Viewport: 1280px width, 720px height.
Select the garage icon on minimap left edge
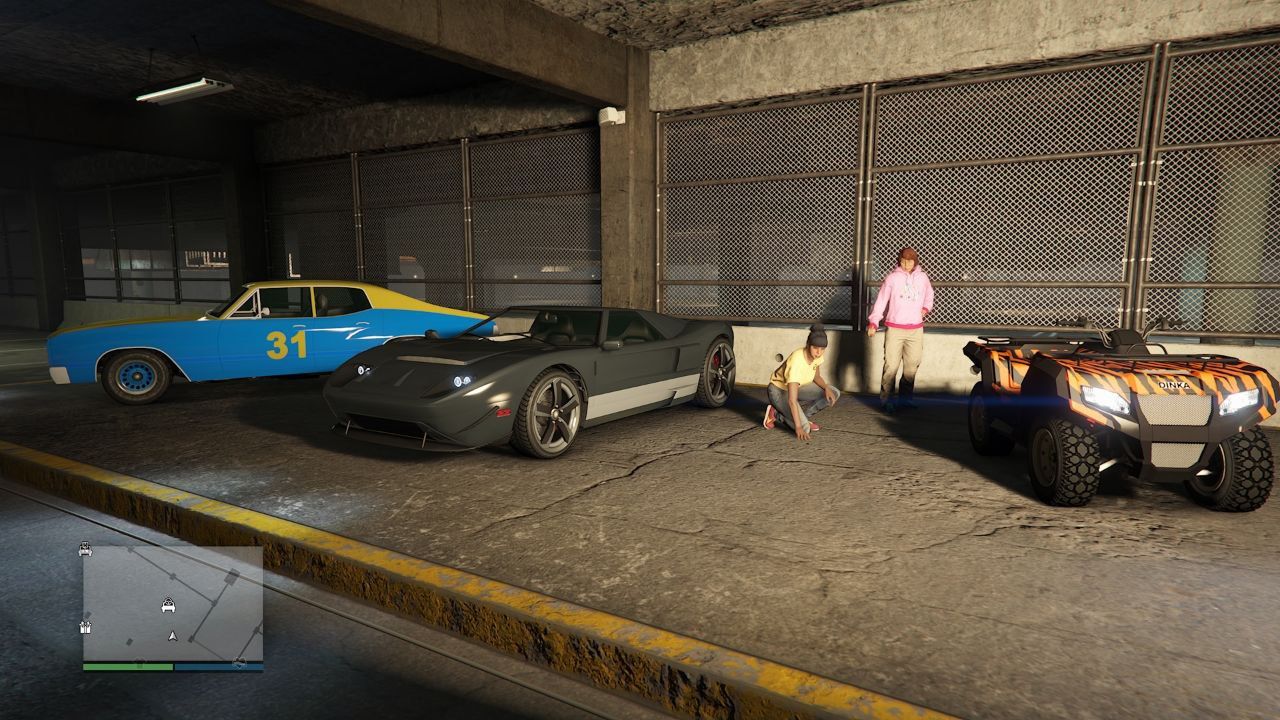(86, 627)
